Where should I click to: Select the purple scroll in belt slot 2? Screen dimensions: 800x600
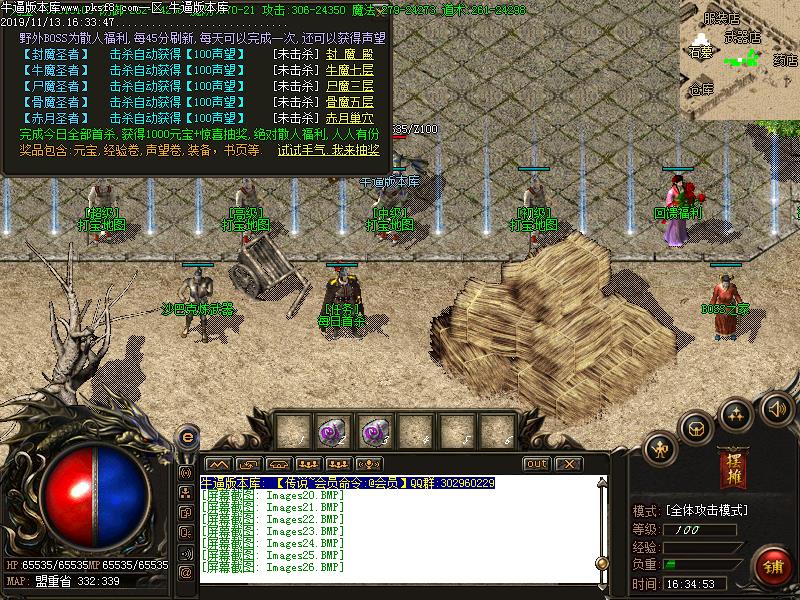(333, 431)
